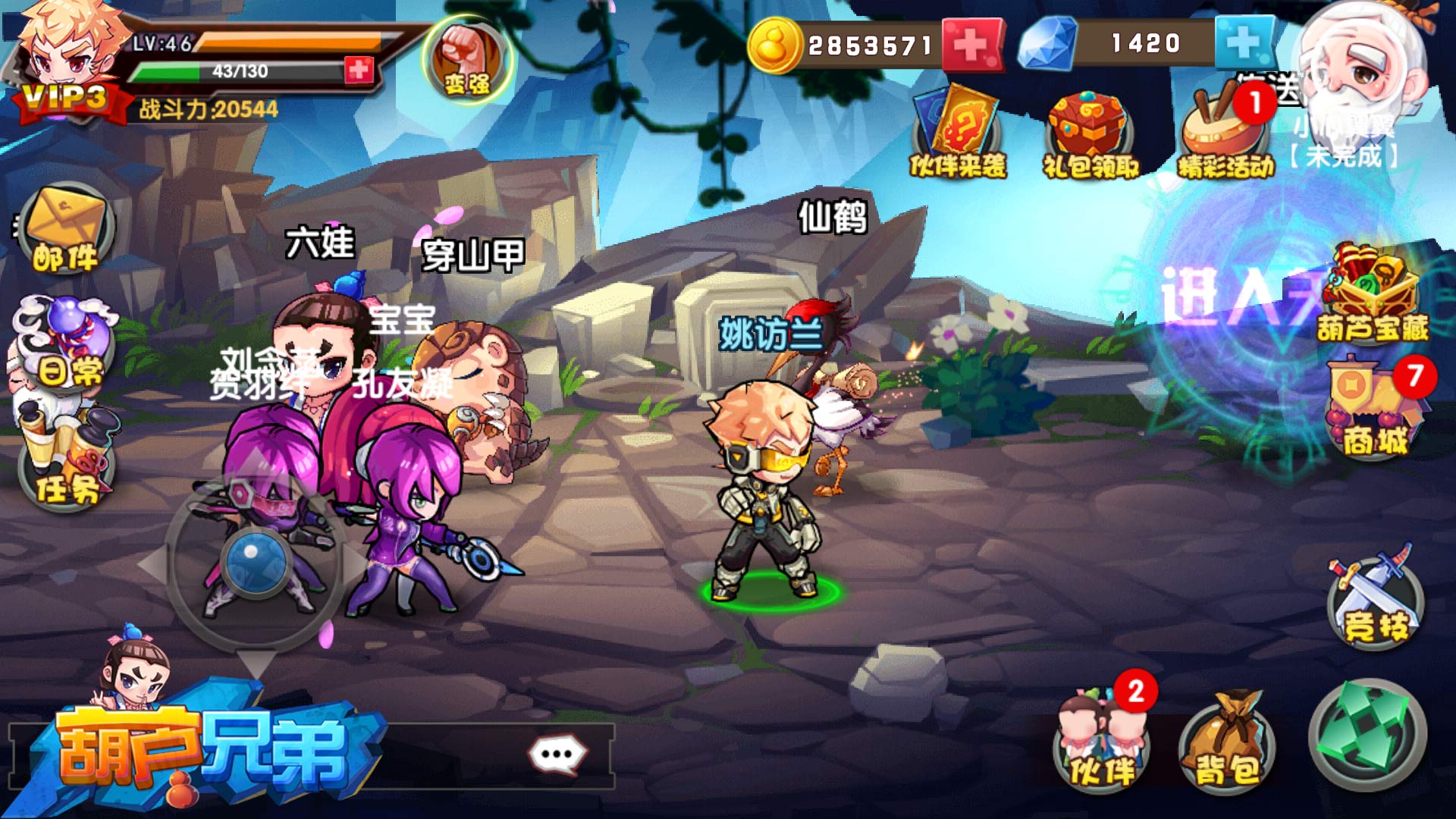Open the 葫芦宝藏 treasure chest
Image resolution: width=1456 pixels, height=819 pixels.
1371,292
